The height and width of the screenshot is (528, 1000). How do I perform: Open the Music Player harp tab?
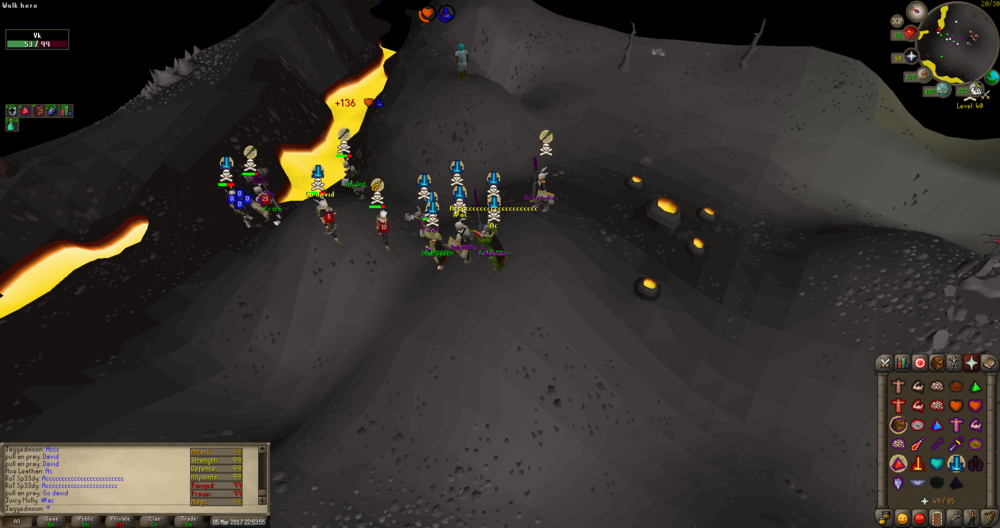coord(990,517)
